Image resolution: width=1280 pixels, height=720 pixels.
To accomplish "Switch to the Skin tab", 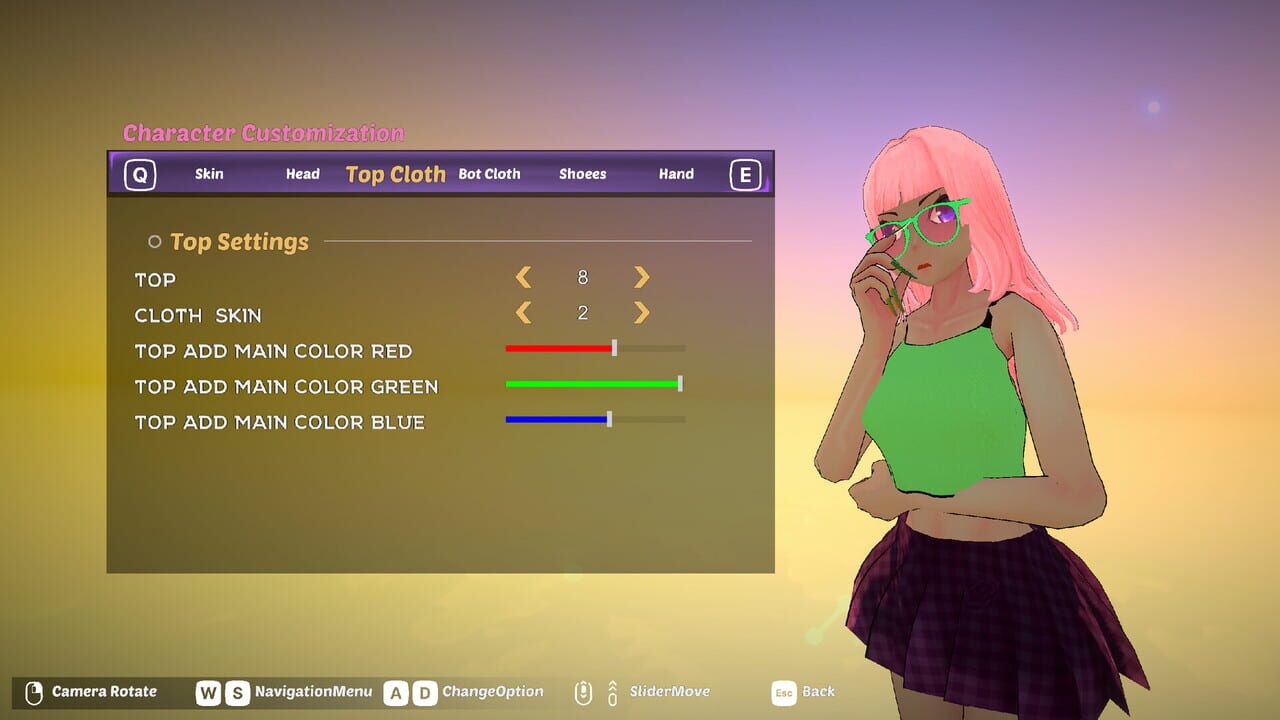I will pos(209,174).
